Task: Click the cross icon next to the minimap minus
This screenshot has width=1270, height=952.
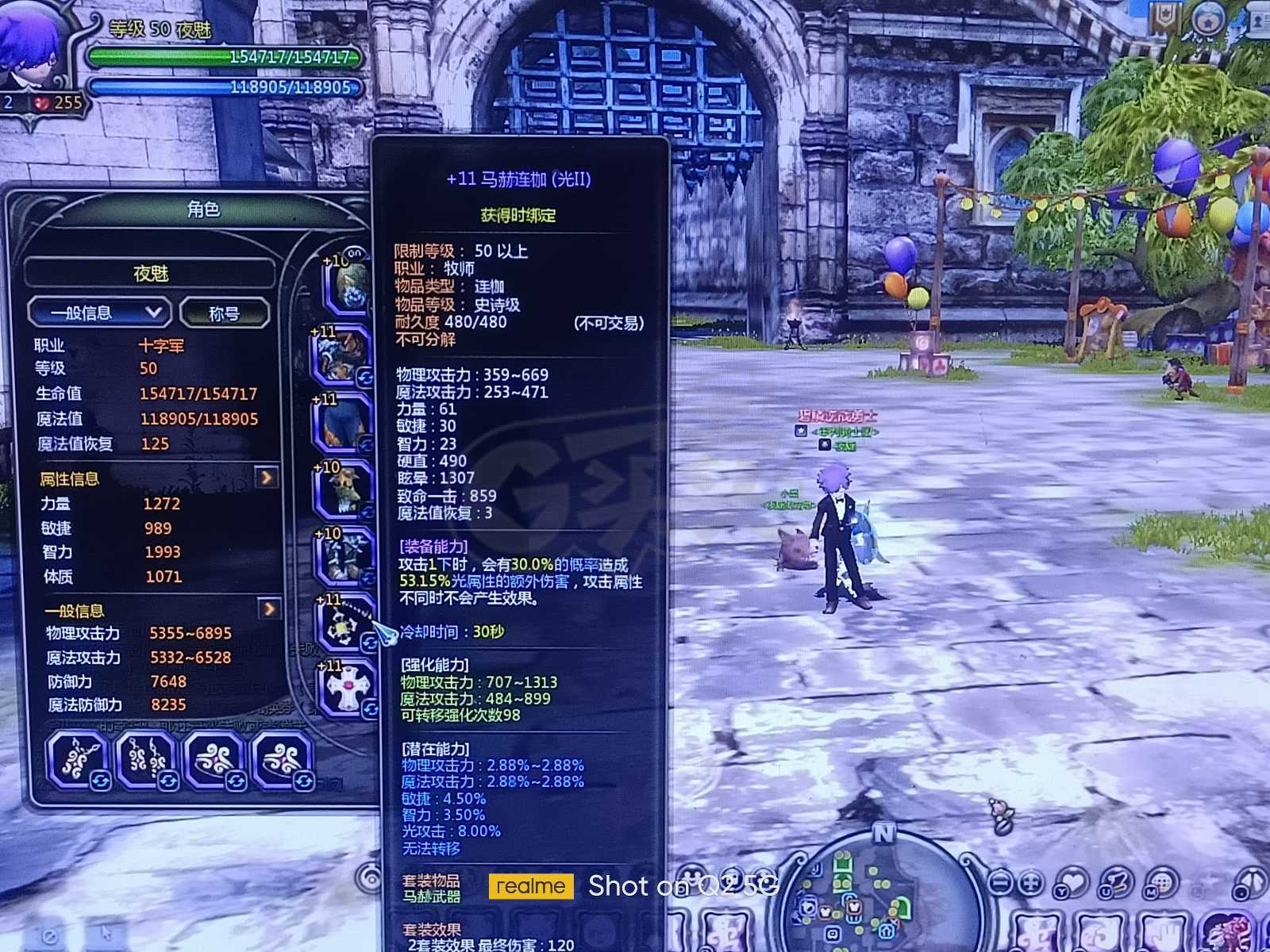Action: (1030, 882)
